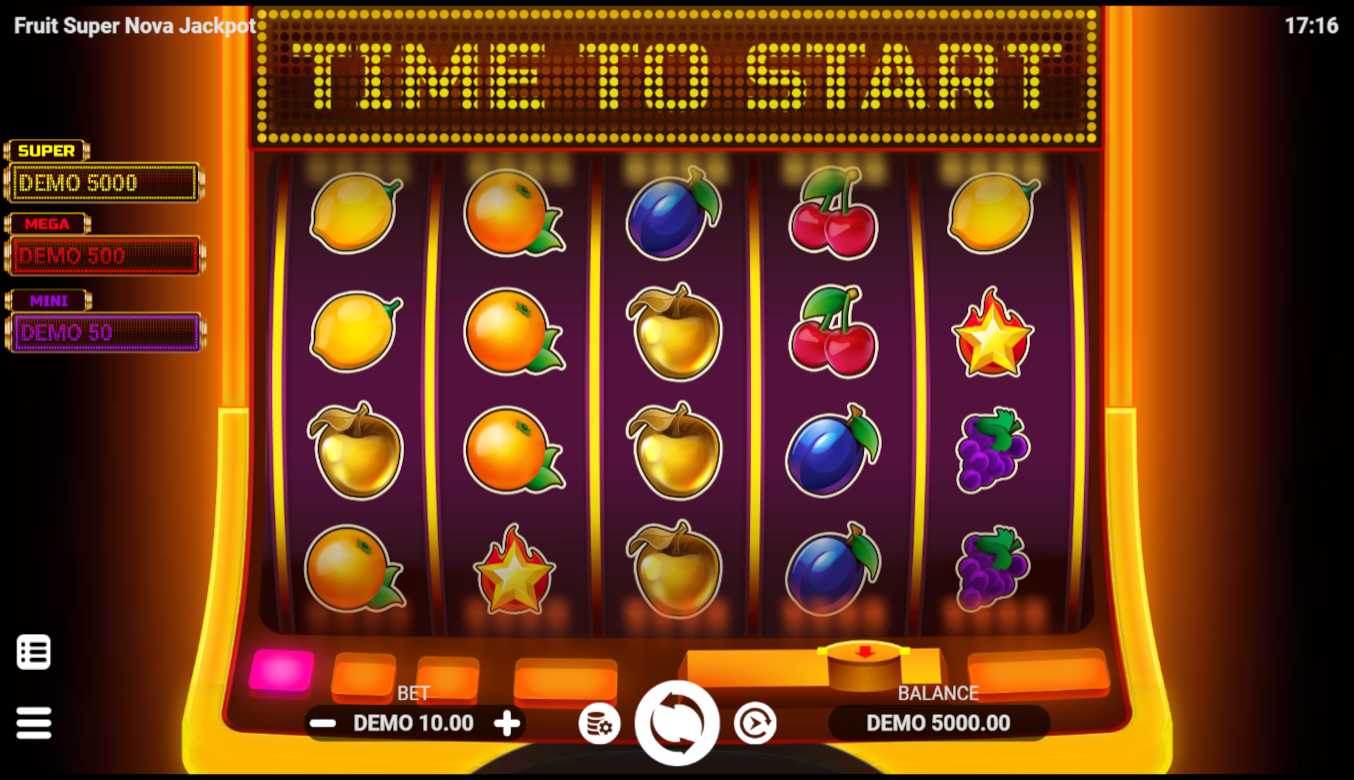This screenshot has width=1354, height=780.
Task: Spin the reels with the circular arrows button
Action: click(677, 723)
